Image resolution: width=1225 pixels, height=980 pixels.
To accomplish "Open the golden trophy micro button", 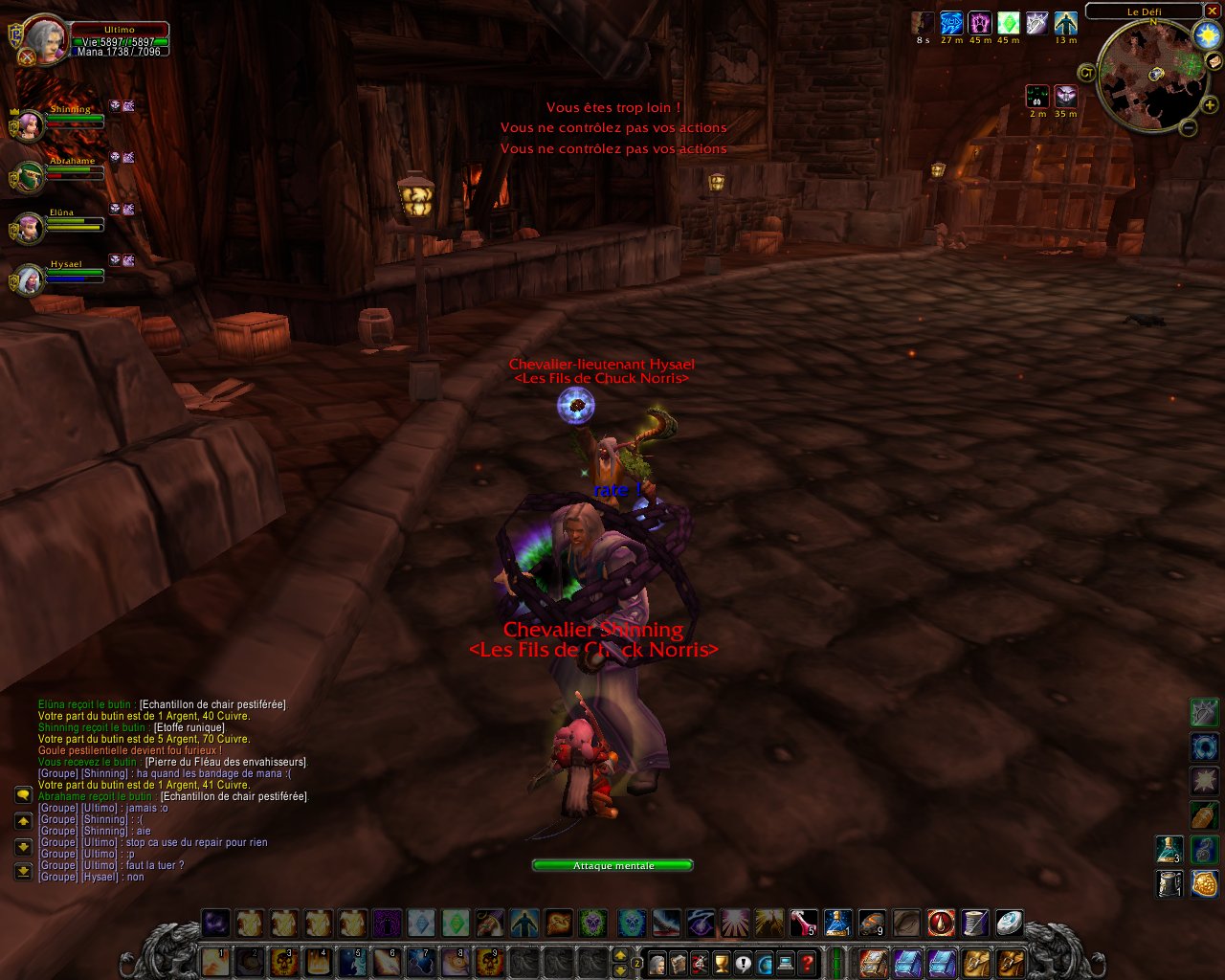I will click(723, 963).
